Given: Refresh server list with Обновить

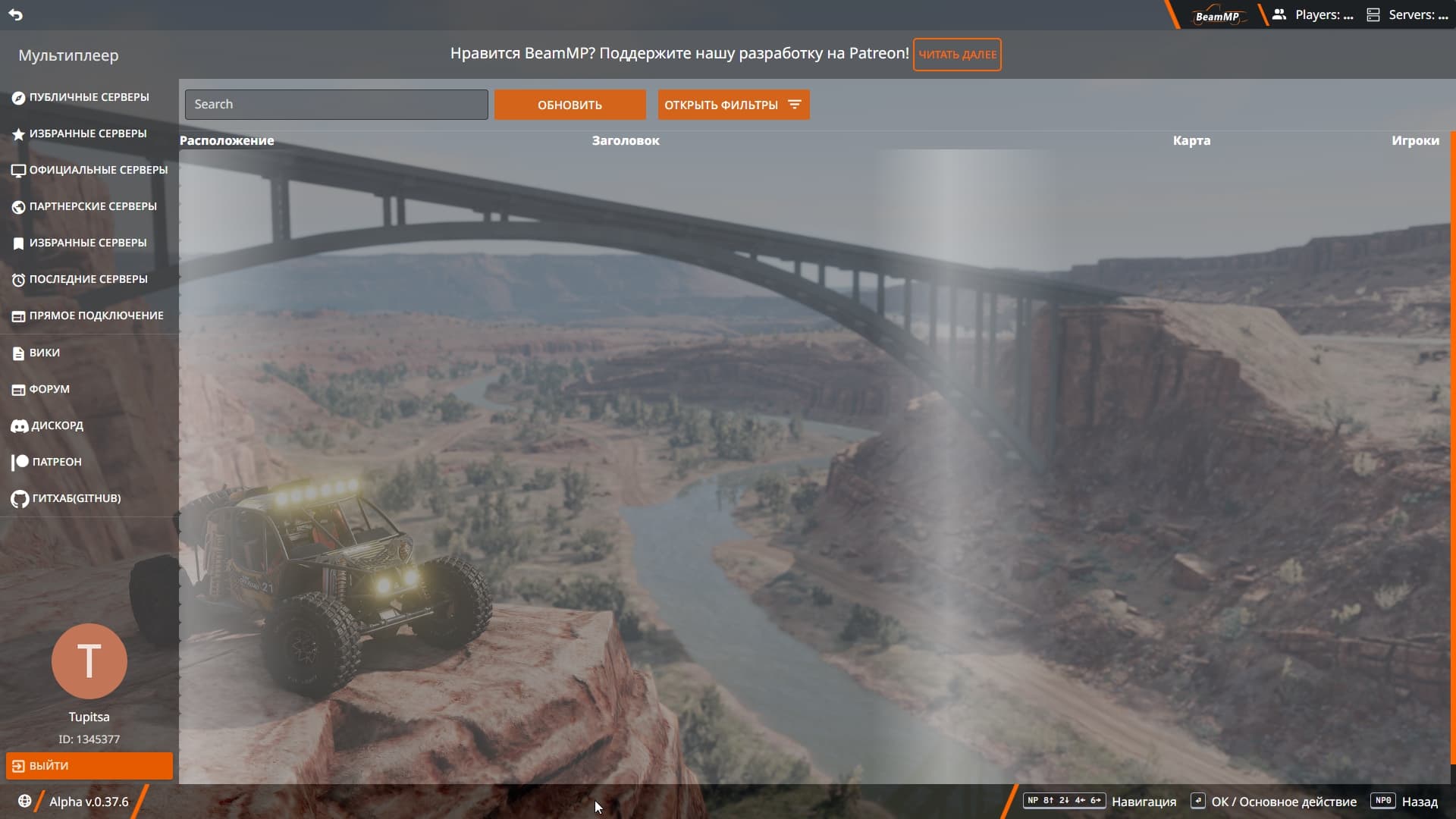Looking at the screenshot, I should [570, 105].
